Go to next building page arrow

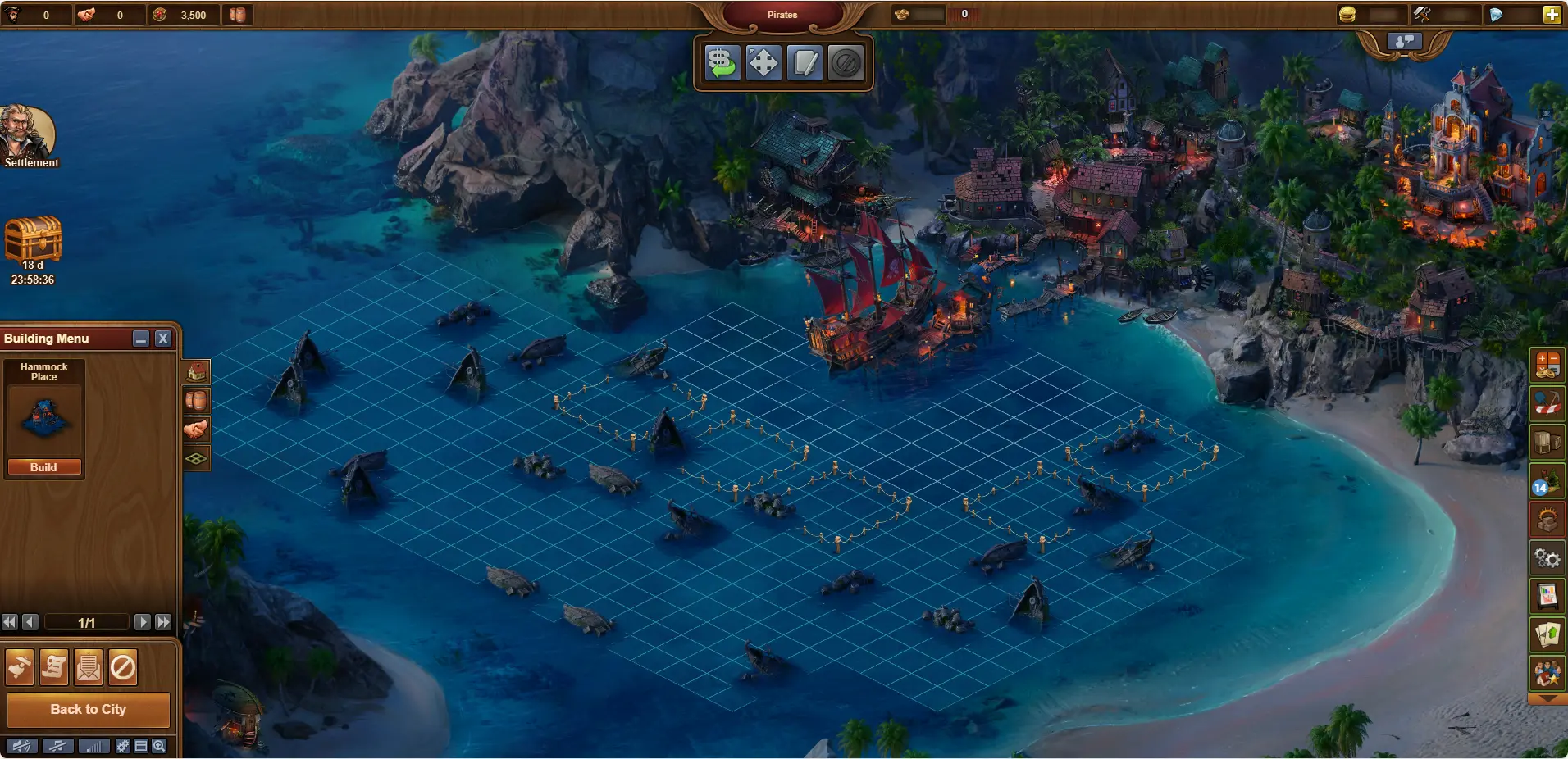(142, 622)
